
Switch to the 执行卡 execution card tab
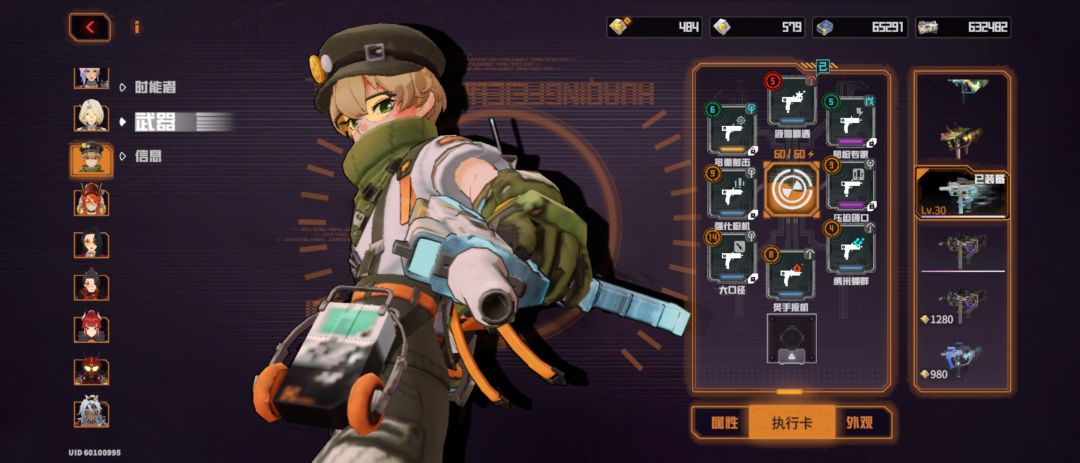790,423
